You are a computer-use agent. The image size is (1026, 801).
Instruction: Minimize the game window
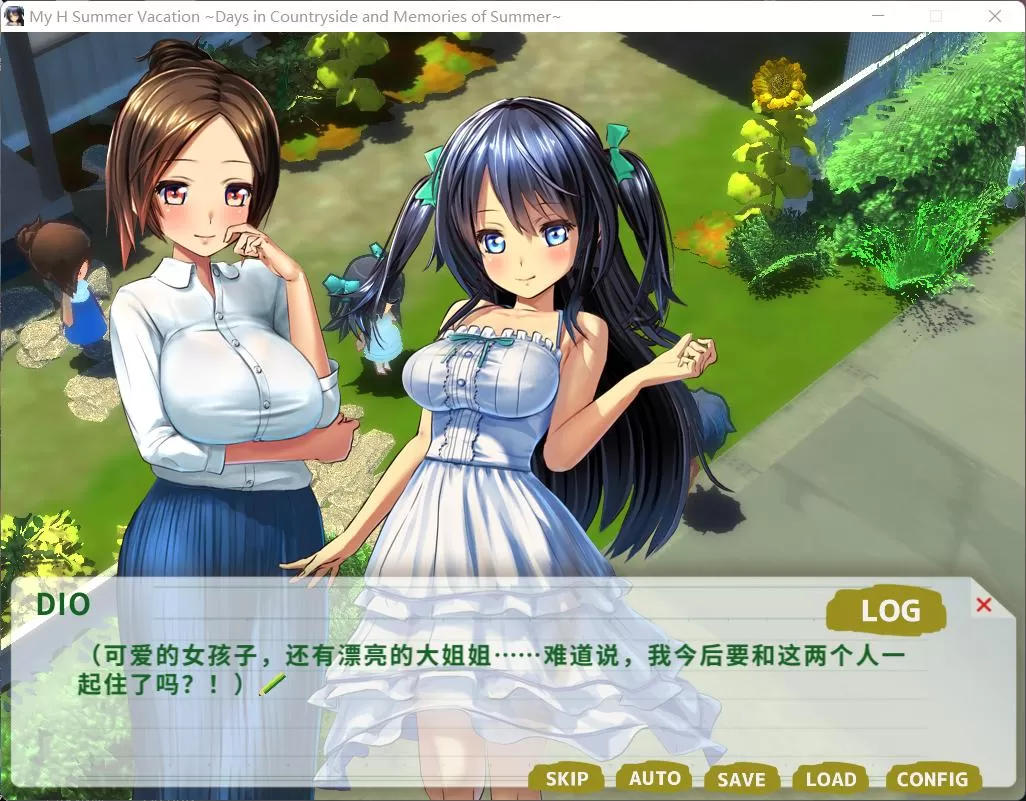878,16
